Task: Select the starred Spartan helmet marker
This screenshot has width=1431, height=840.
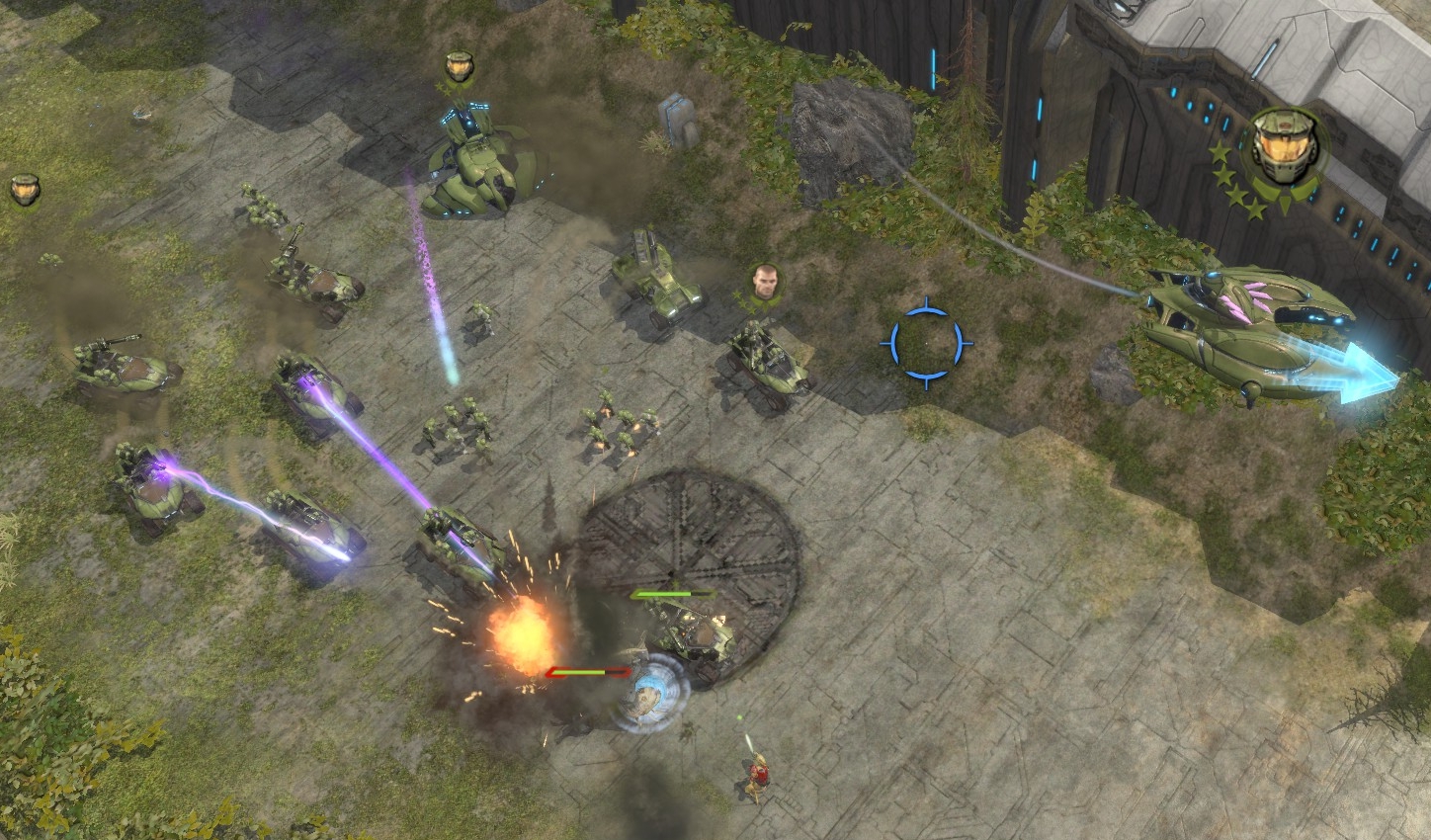Action: click(1282, 150)
